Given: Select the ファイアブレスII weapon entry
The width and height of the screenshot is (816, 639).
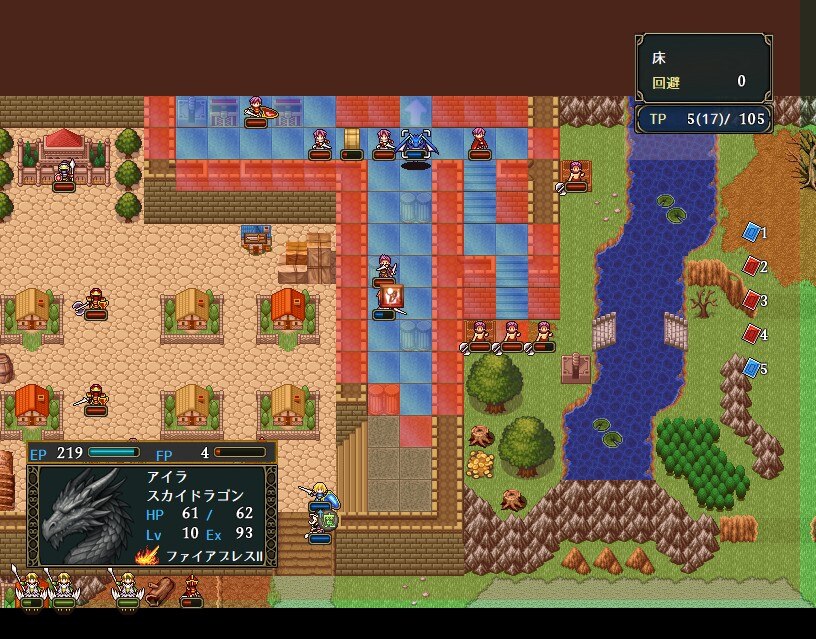Looking at the screenshot, I should pyautogui.click(x=203, y=556).
